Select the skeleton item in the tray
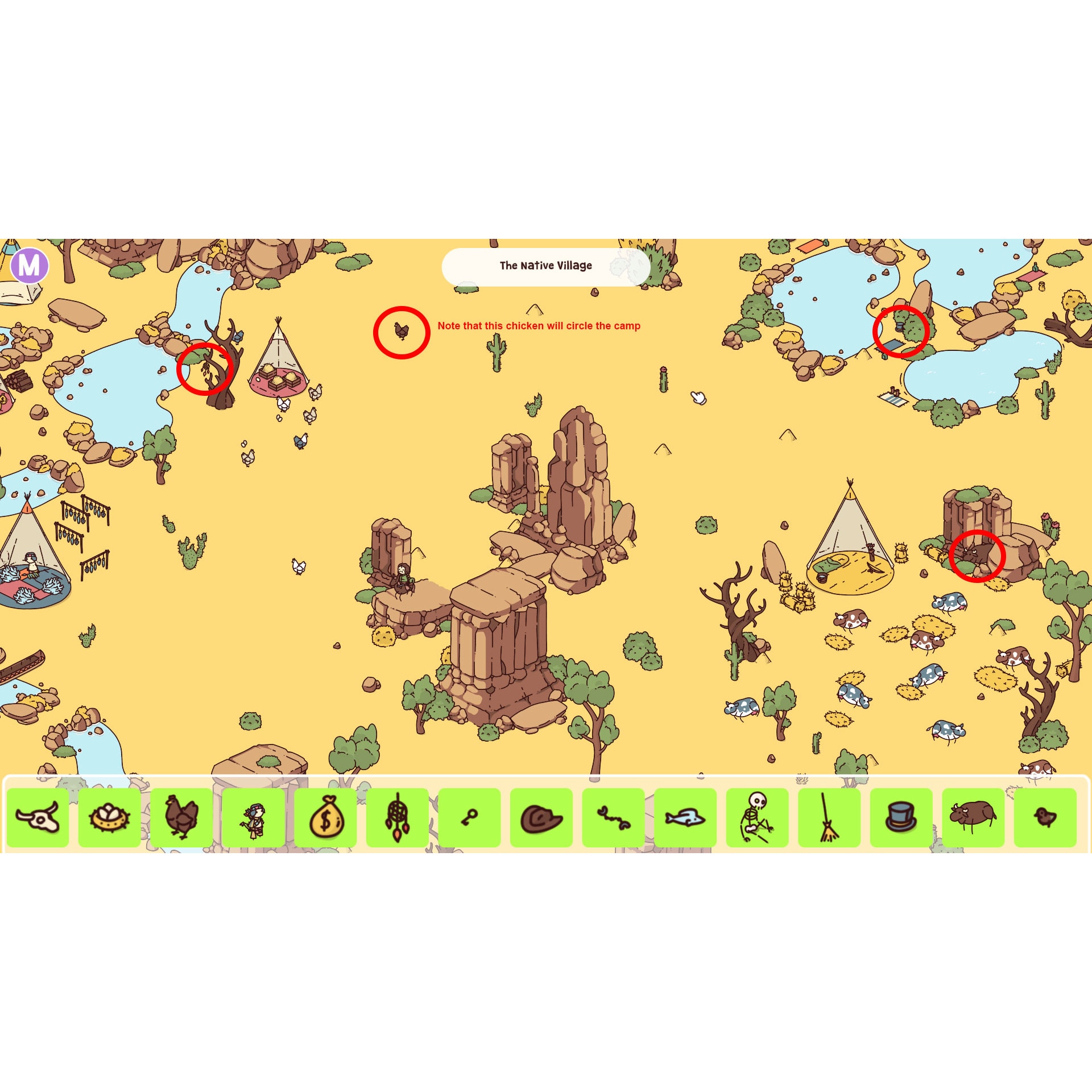The width and height of the screenshot is (1092, 1092). coord(757,817)
